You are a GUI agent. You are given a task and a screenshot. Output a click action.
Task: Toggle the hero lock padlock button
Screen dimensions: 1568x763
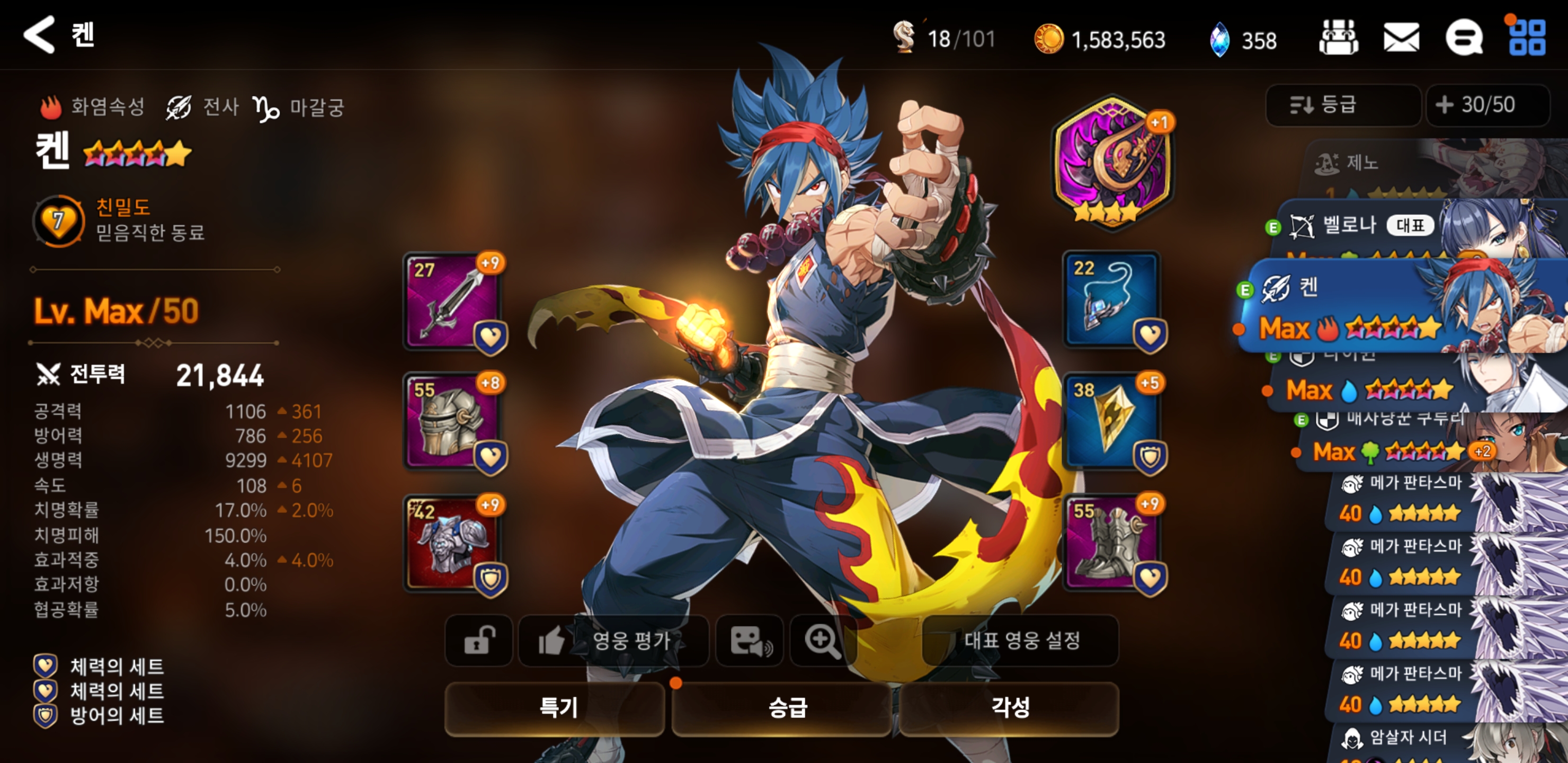tap(479, 640)
